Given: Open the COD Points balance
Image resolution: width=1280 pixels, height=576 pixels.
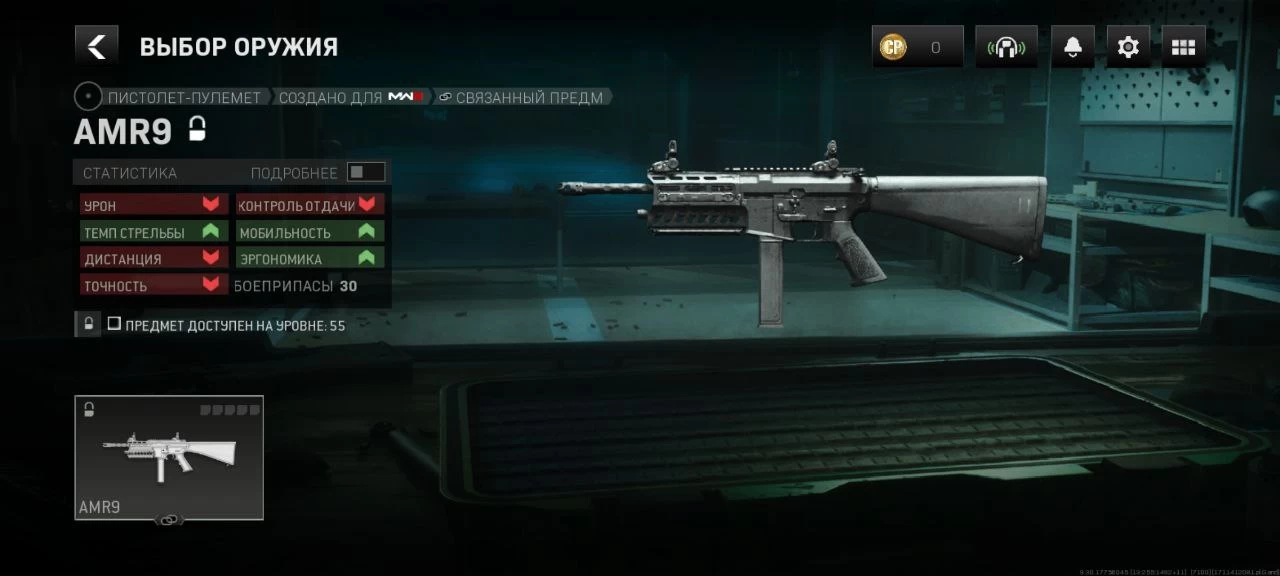Looking at the screenshot, I should coord(917,47).
